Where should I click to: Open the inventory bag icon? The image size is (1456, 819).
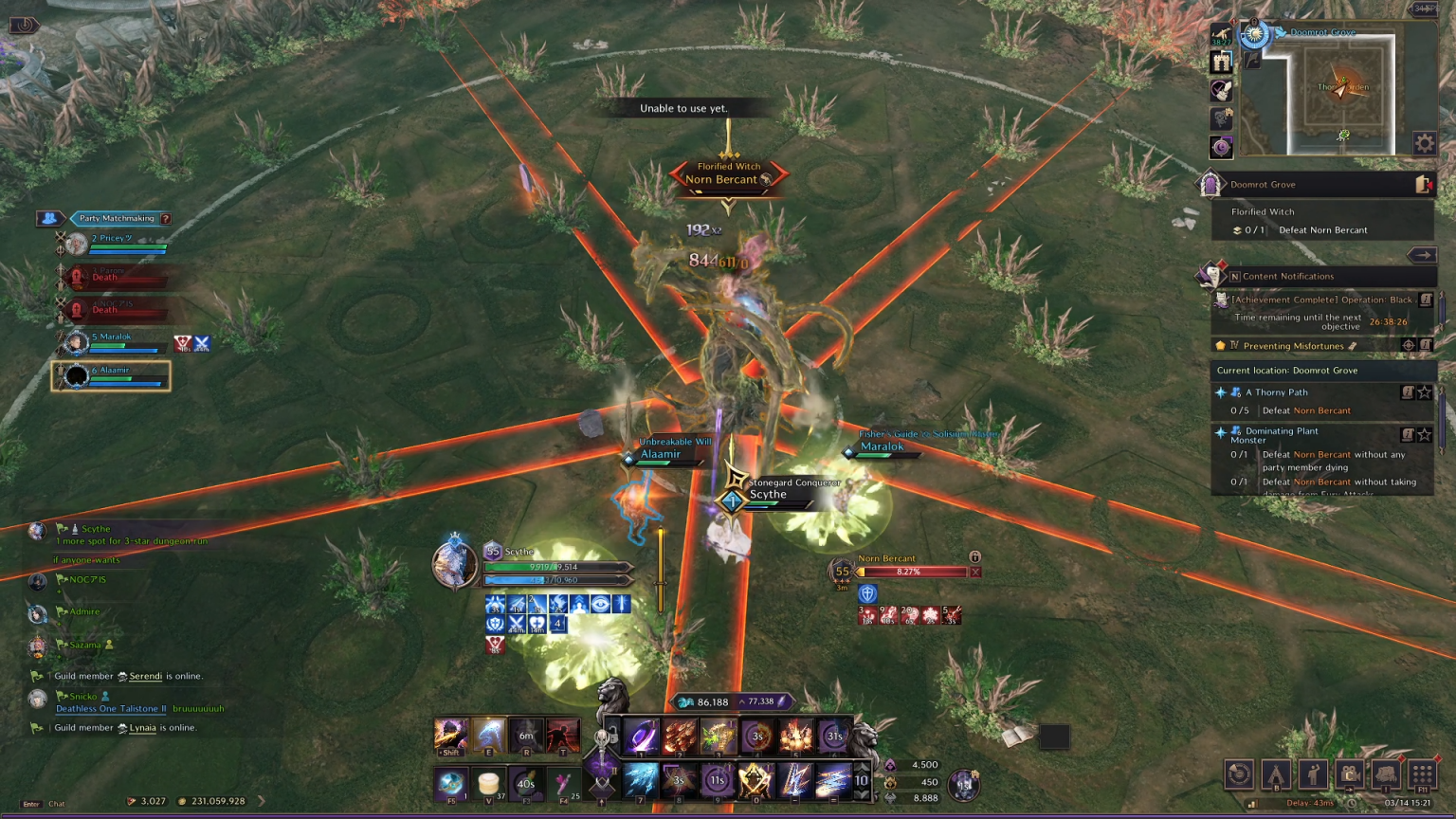pyautogui.click(x=1386, y=774)
